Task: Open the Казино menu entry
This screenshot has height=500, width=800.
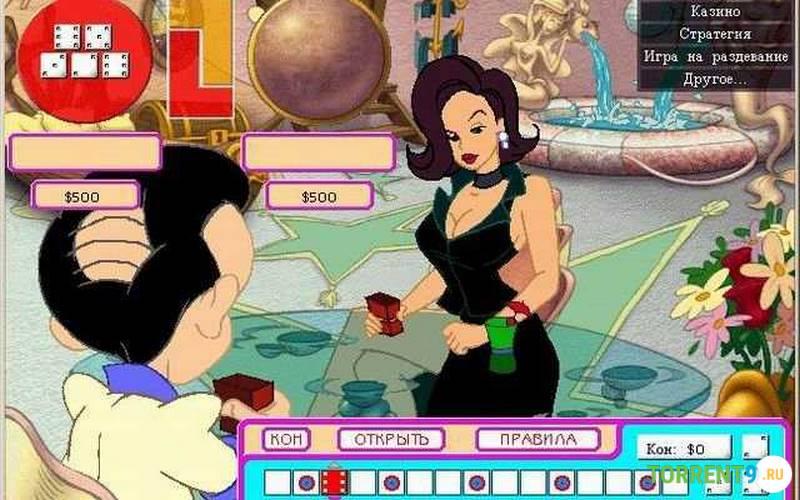Action: [715, 12]
